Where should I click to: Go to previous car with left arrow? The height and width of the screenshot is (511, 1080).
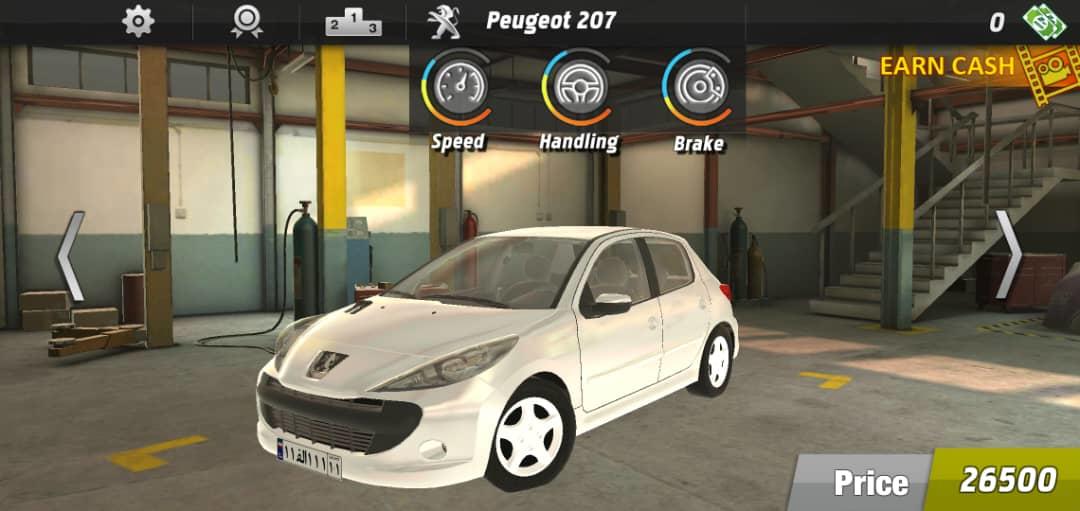click(69, 255)
